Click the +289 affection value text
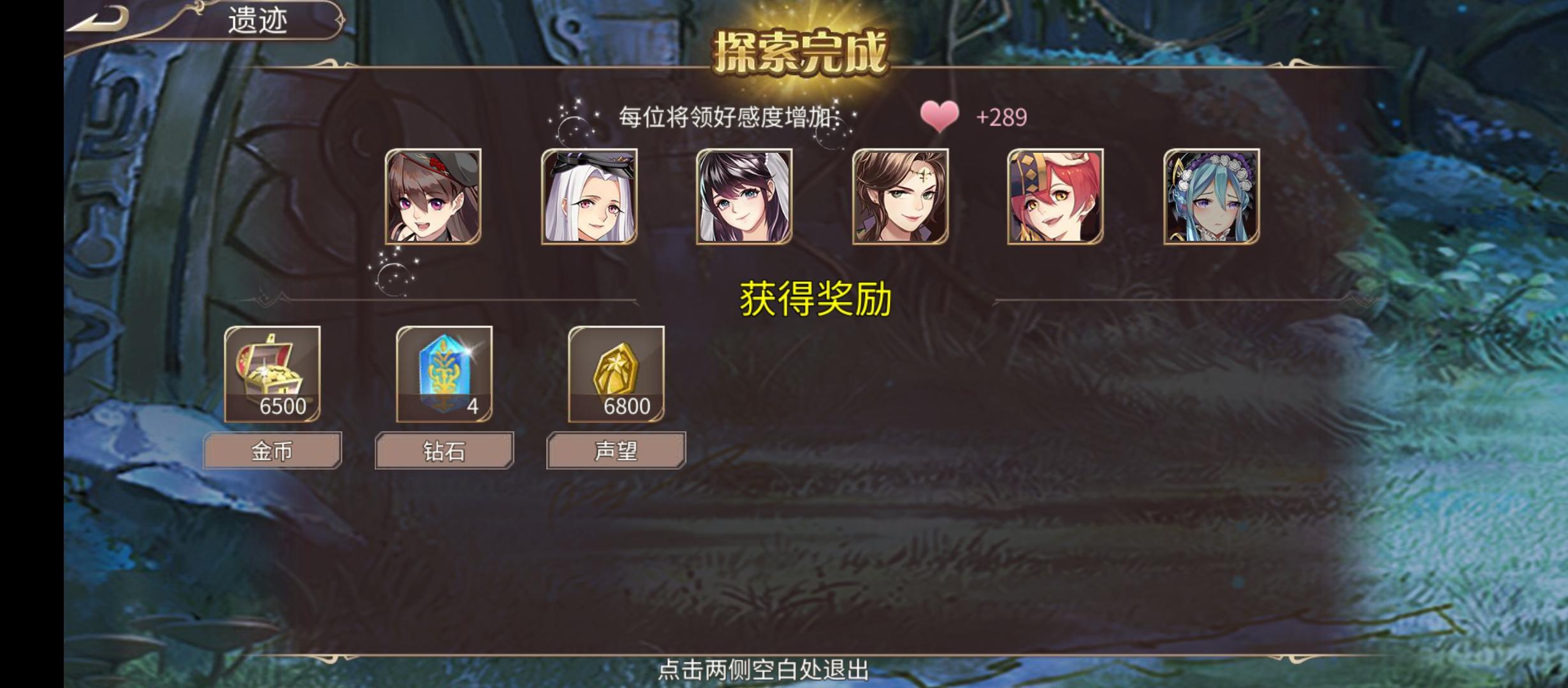Viewport: 1568px width, 688px height. [1002, 117]
